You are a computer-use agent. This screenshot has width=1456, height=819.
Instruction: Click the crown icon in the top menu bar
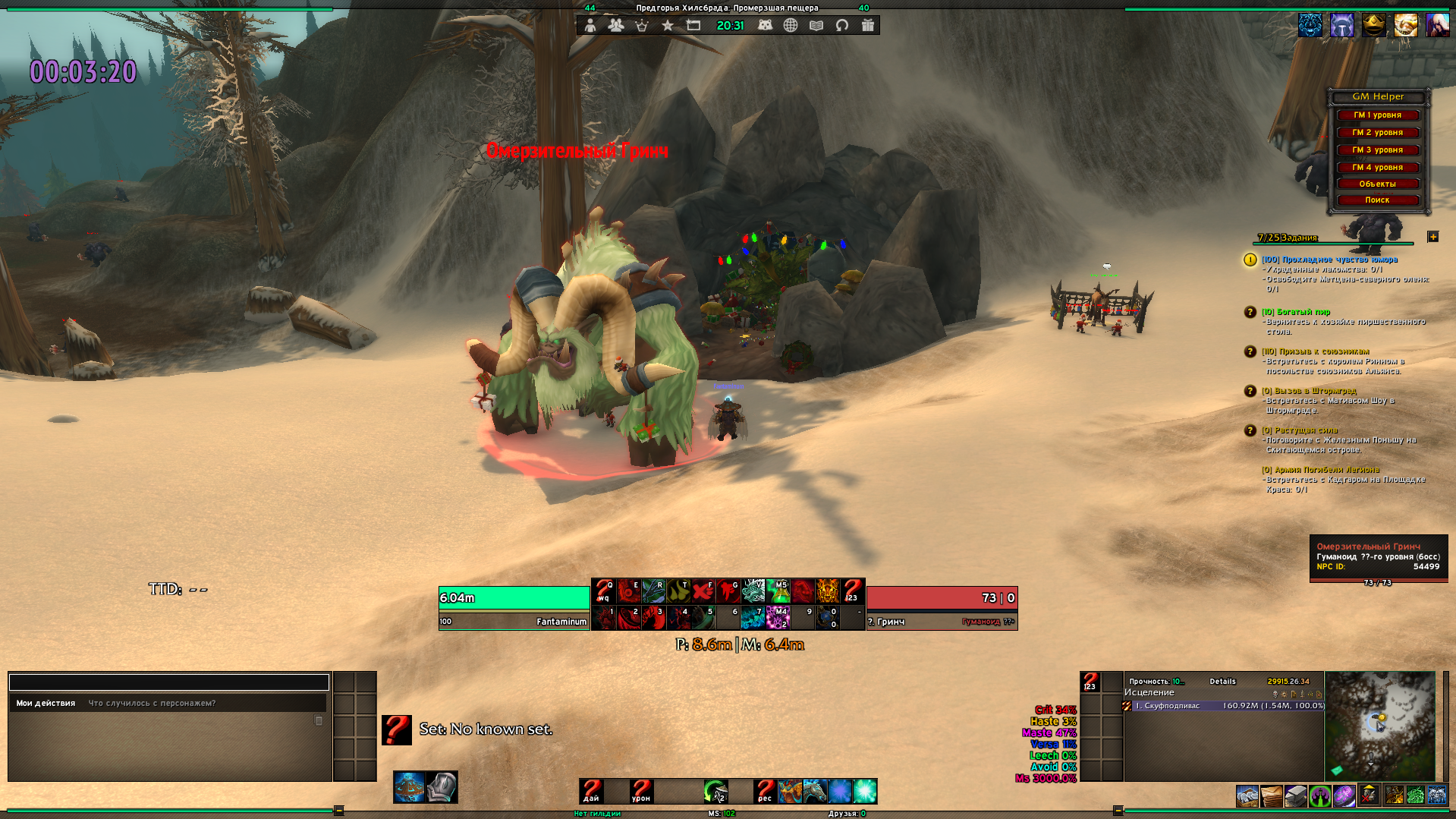pyautogui.click(x=642, y=26)
